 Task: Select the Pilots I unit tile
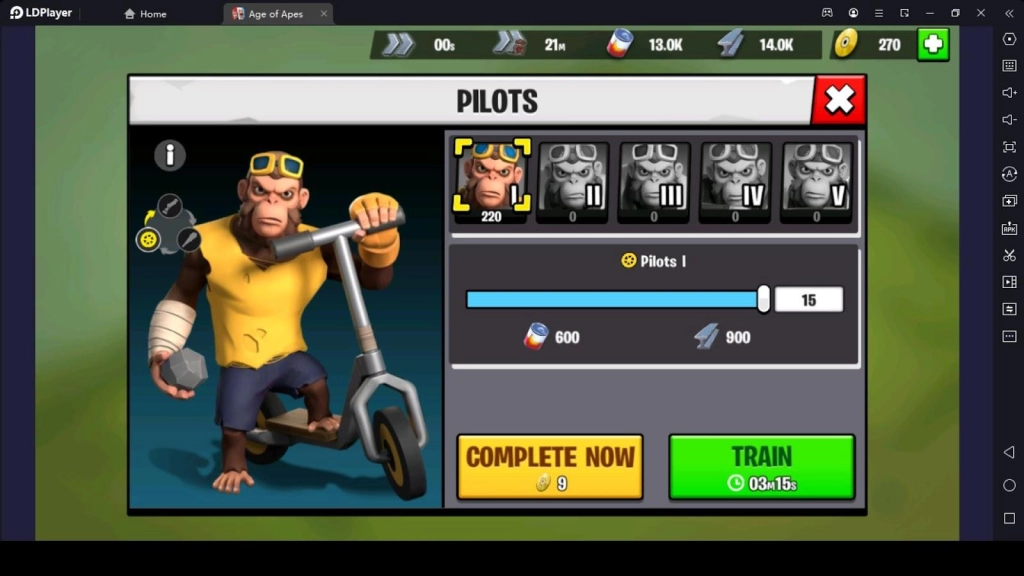coord(492,178)
